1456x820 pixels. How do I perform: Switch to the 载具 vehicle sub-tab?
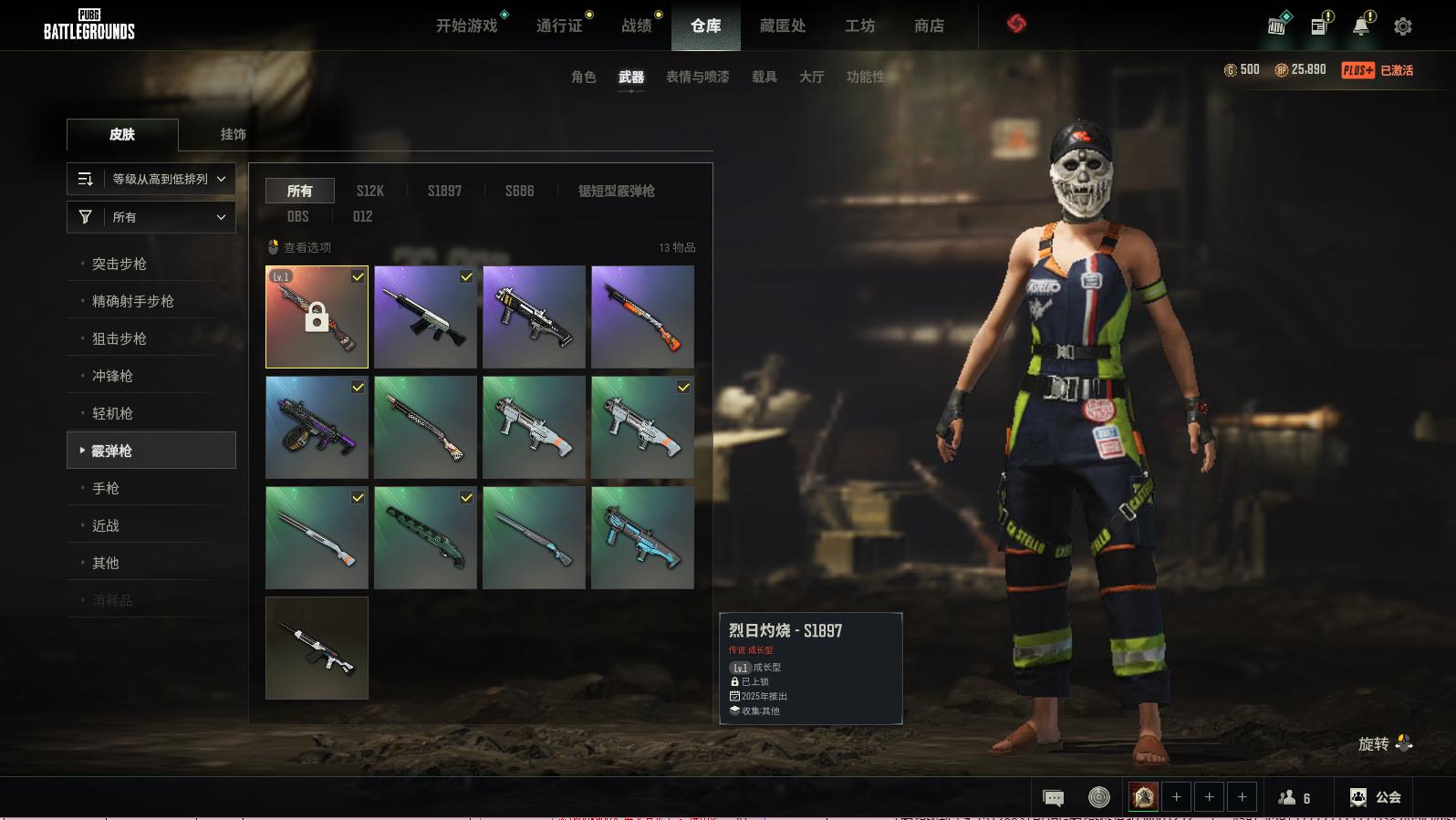tap(764, 77)
